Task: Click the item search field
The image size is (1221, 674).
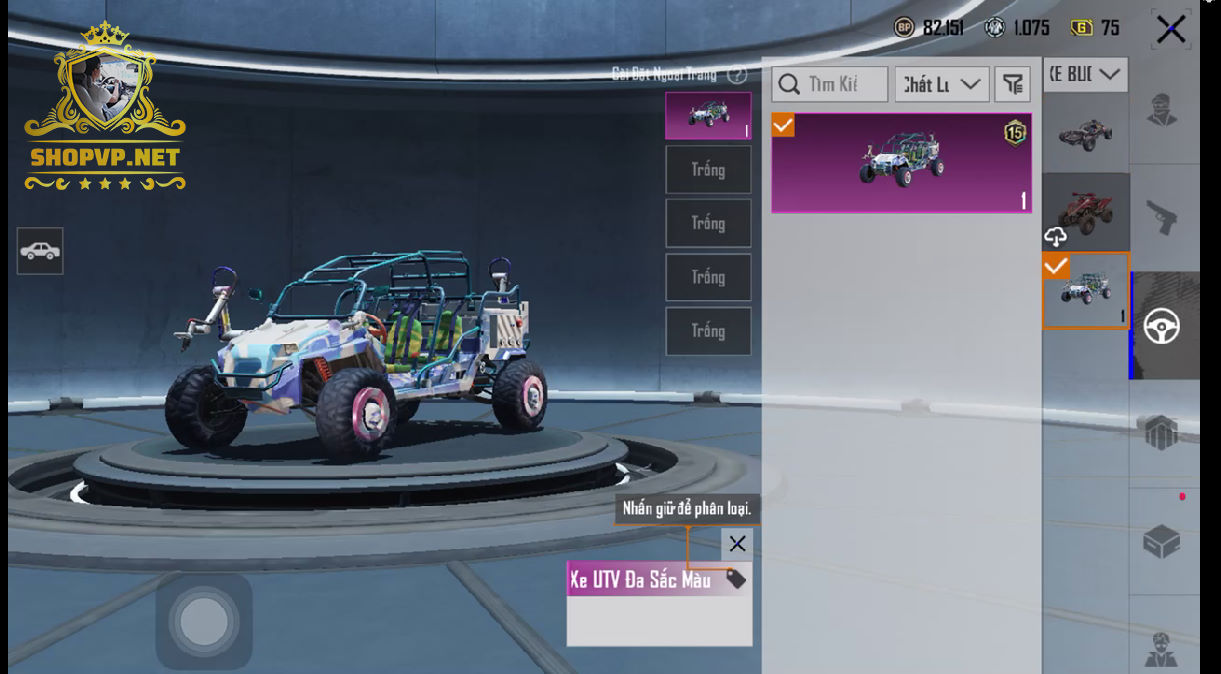Action: (x=830, y=85)
